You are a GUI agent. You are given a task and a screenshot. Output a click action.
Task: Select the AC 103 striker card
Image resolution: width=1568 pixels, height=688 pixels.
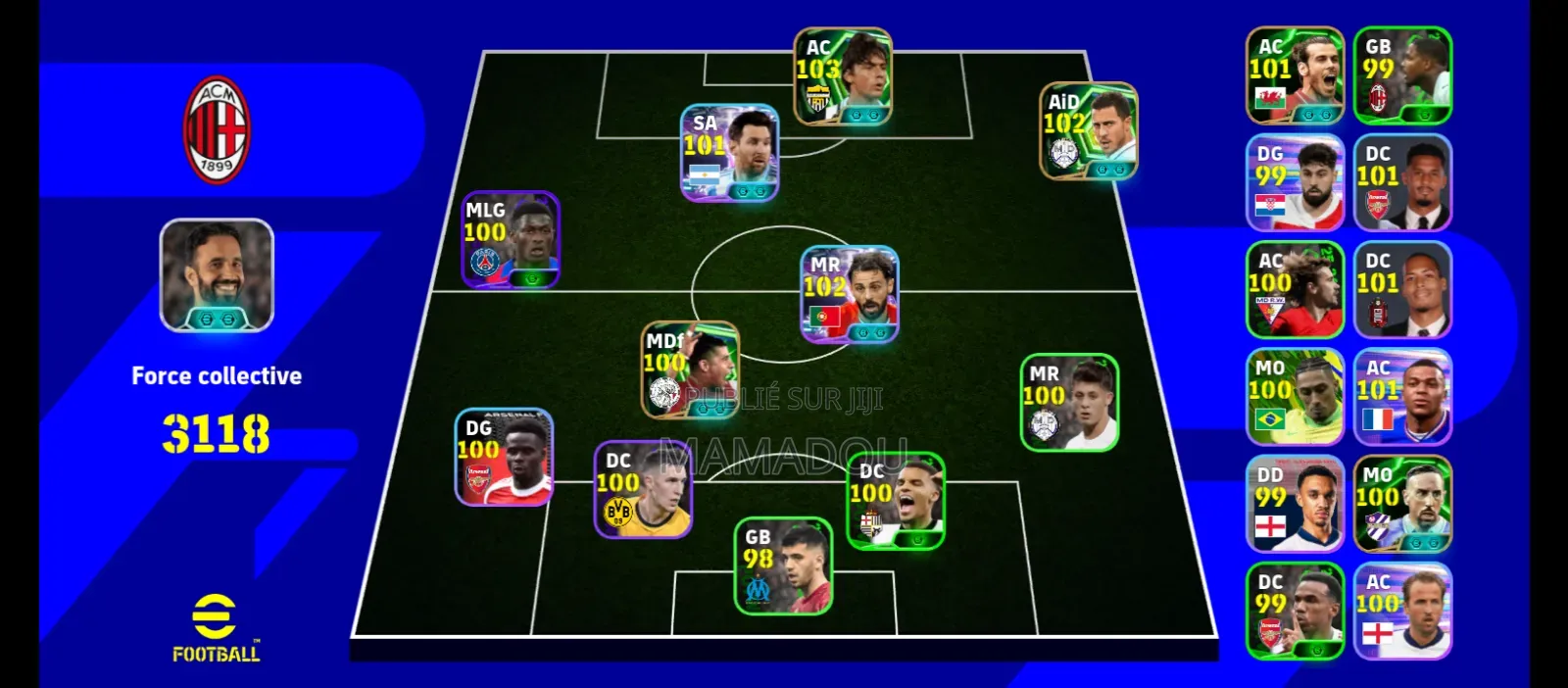[842, 76]
